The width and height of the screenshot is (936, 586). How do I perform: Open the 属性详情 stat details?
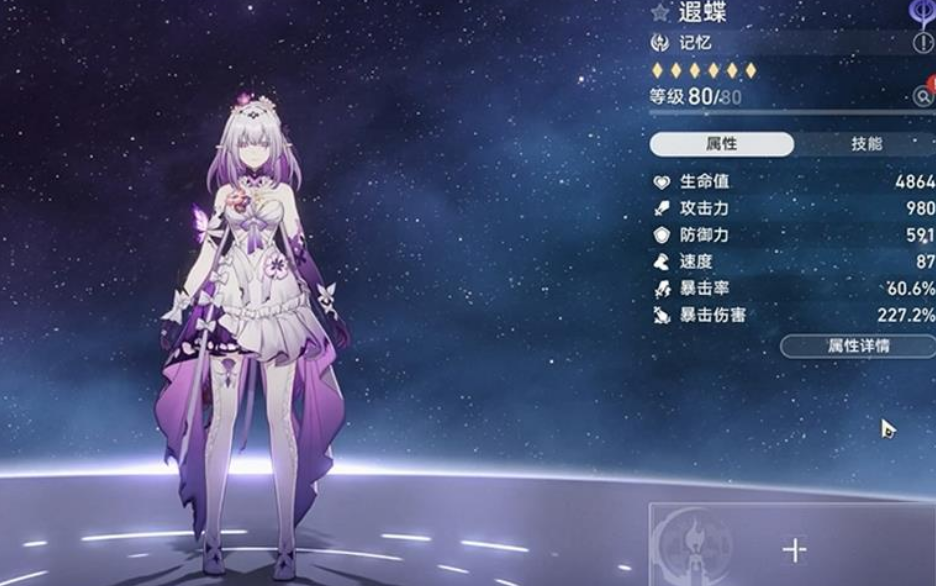[857, 346]
